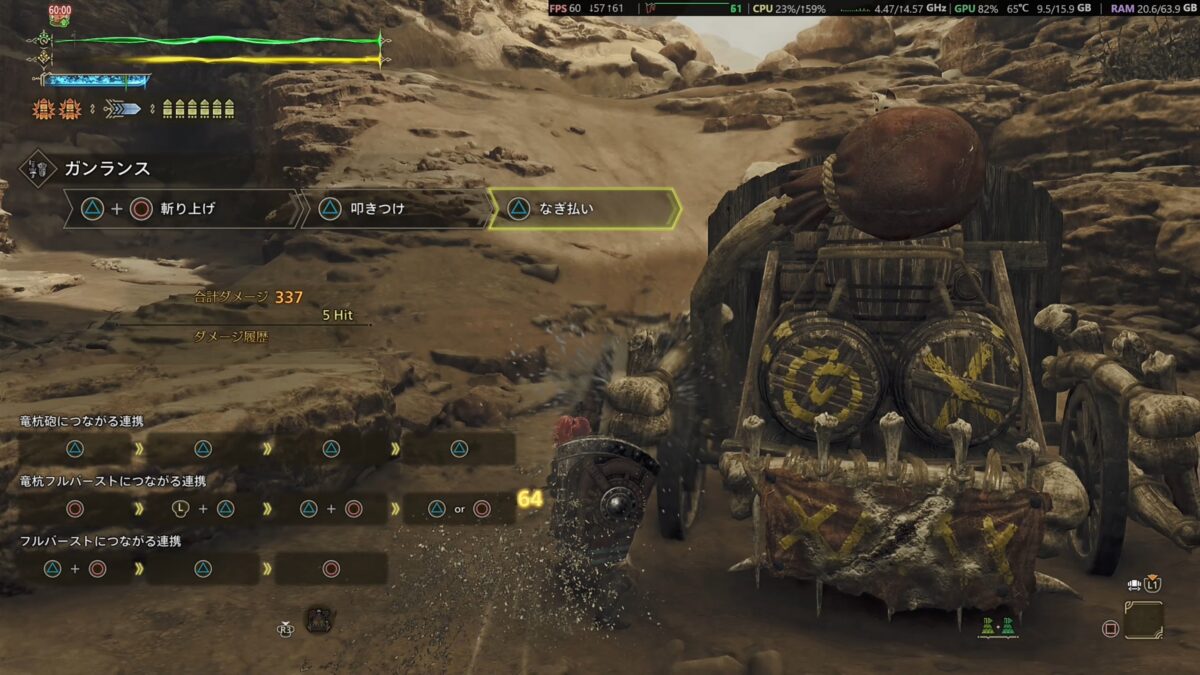This screenshot has width=1200, height=675.
Task: Click the green paired-figures status icon
Action: pos(997,625)
